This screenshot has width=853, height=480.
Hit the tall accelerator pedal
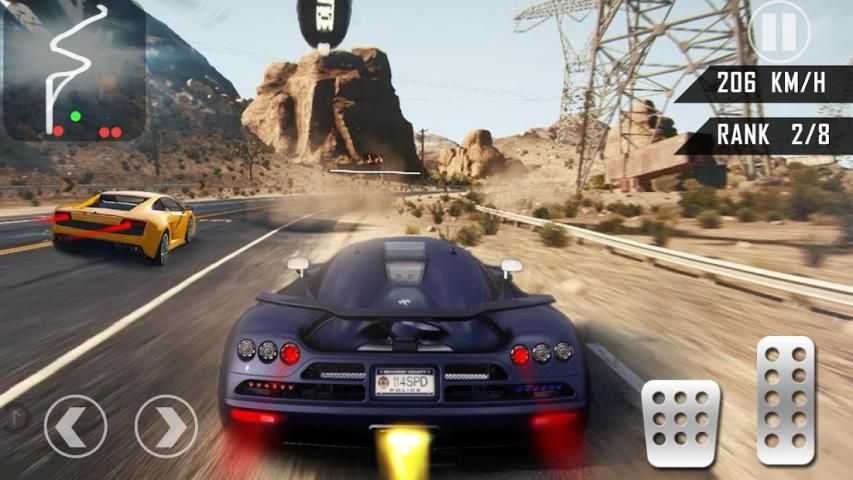tap(786, 400)
